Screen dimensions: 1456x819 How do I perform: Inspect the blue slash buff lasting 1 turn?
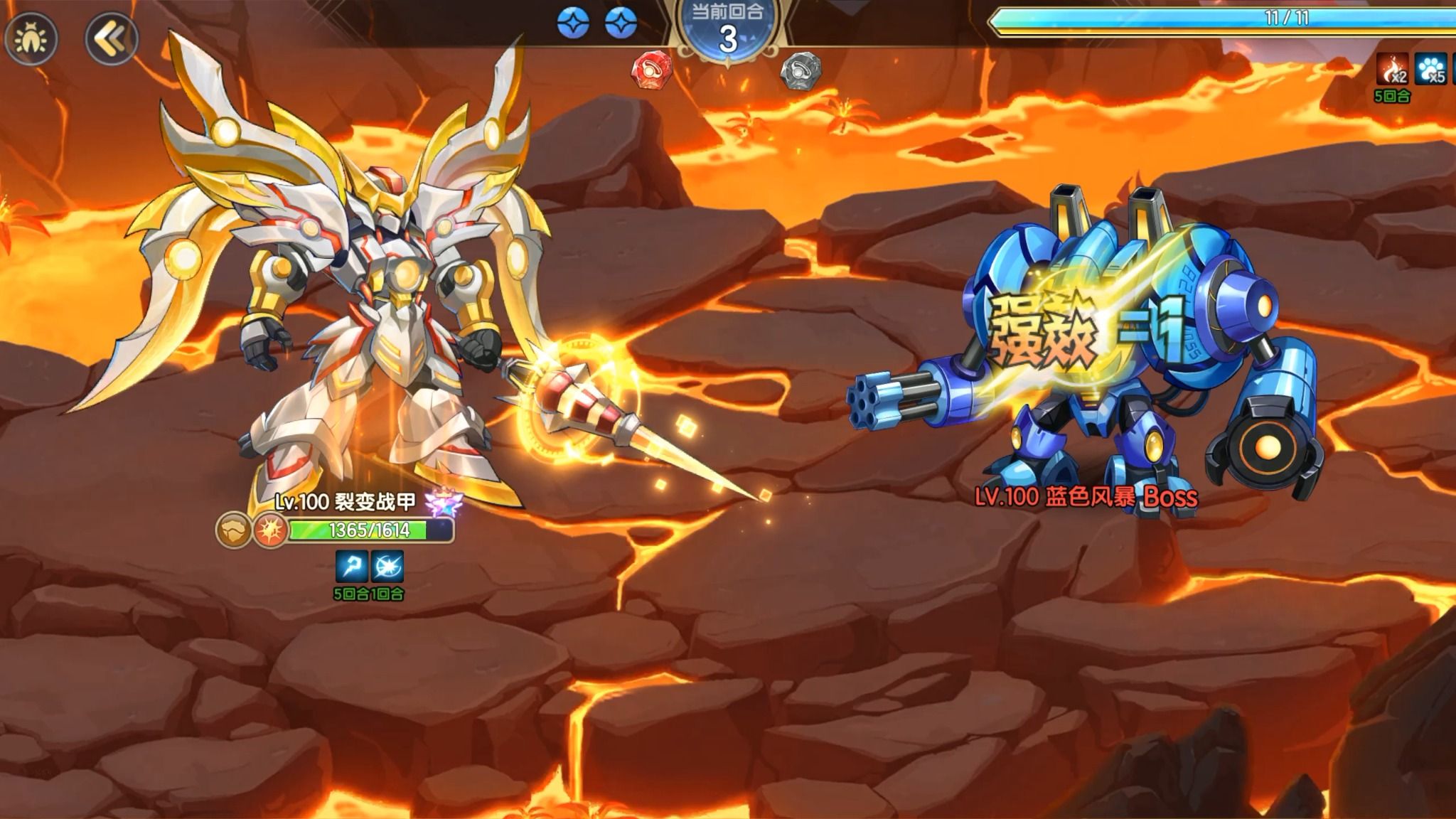pos(387,567)
